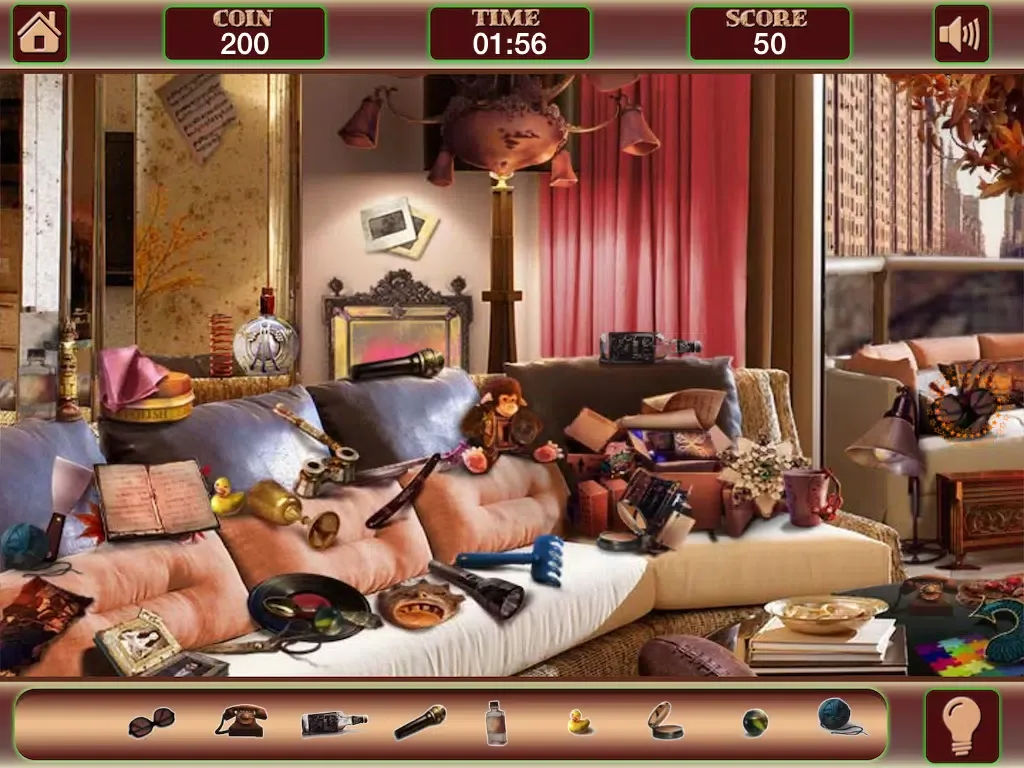Image resolution: width=1024 pixels, height=768 pixels.
Task: Choose the compact mirror icon in the item bar
Action: point(664,721)
